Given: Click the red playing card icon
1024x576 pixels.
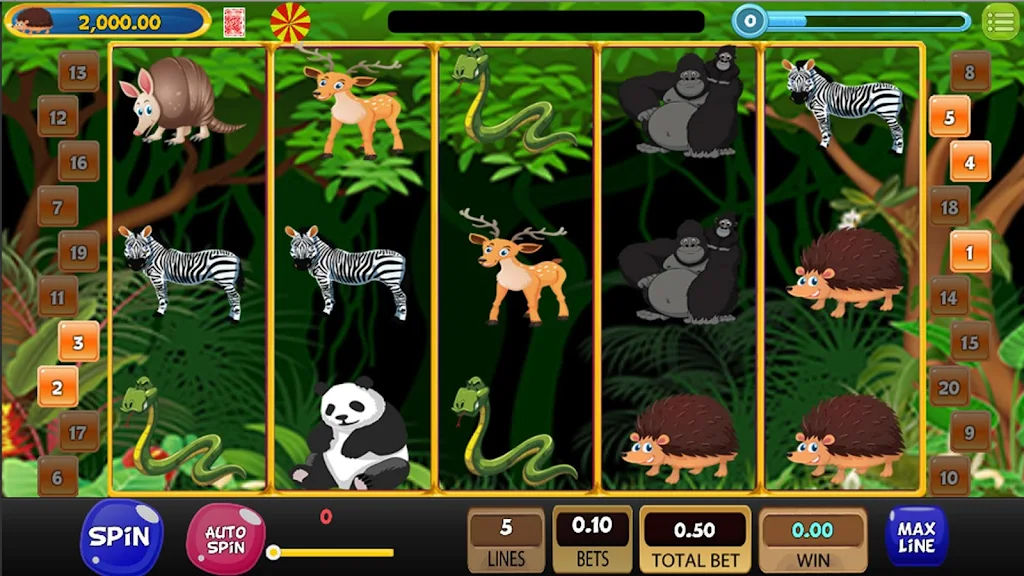Looking at the screenshot, I should tap(234, 21).
